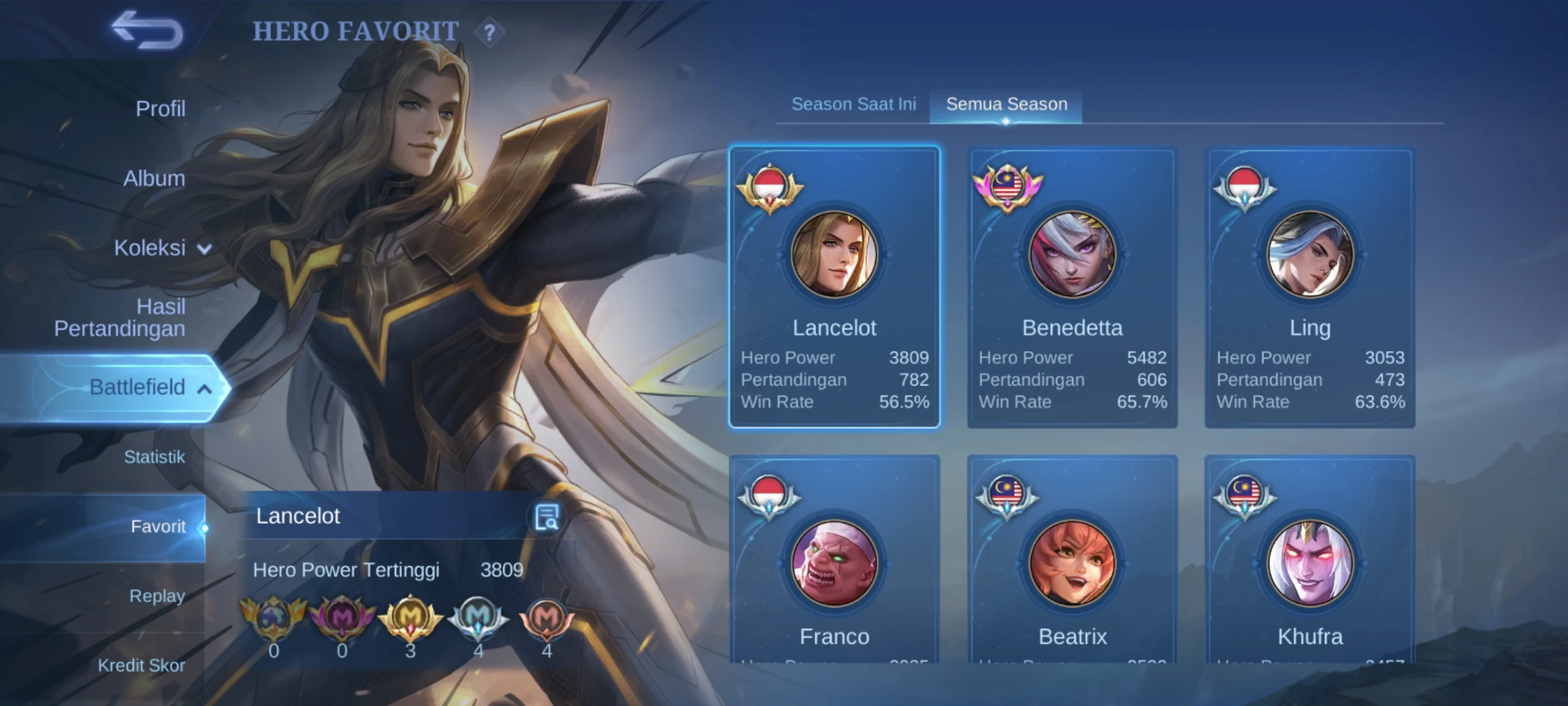Show the Statistik submenu page
Viewport: 1568px width, 706px height.
[154, 457]
